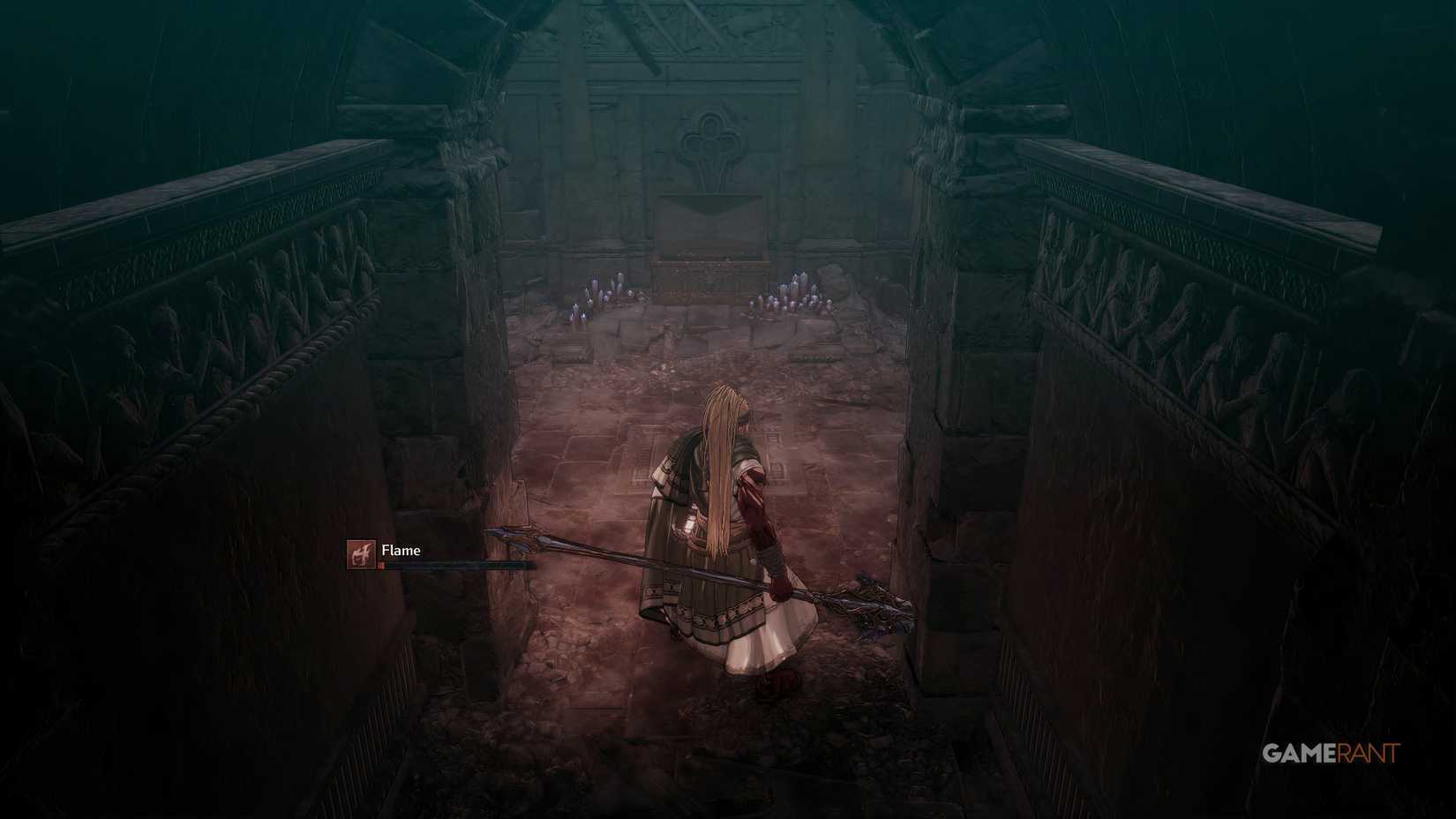Click the RANT text in the watermark
The height and width of the screenshot is (819, 1456).
[x=1369, y=752]
